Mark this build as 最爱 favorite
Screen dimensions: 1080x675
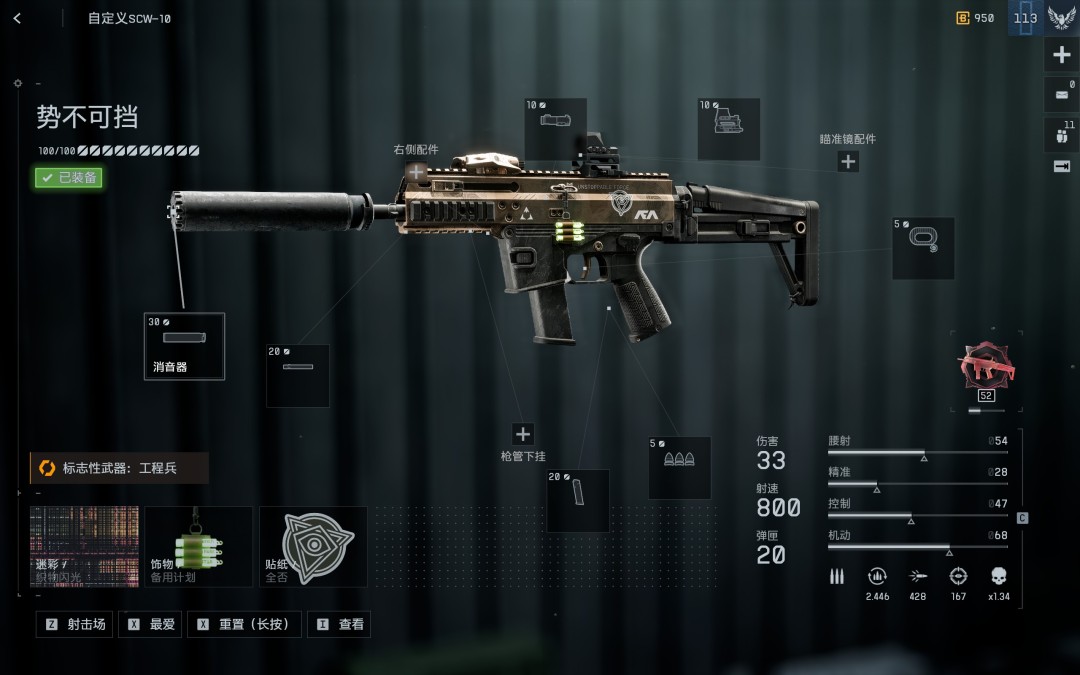[151, 624]
